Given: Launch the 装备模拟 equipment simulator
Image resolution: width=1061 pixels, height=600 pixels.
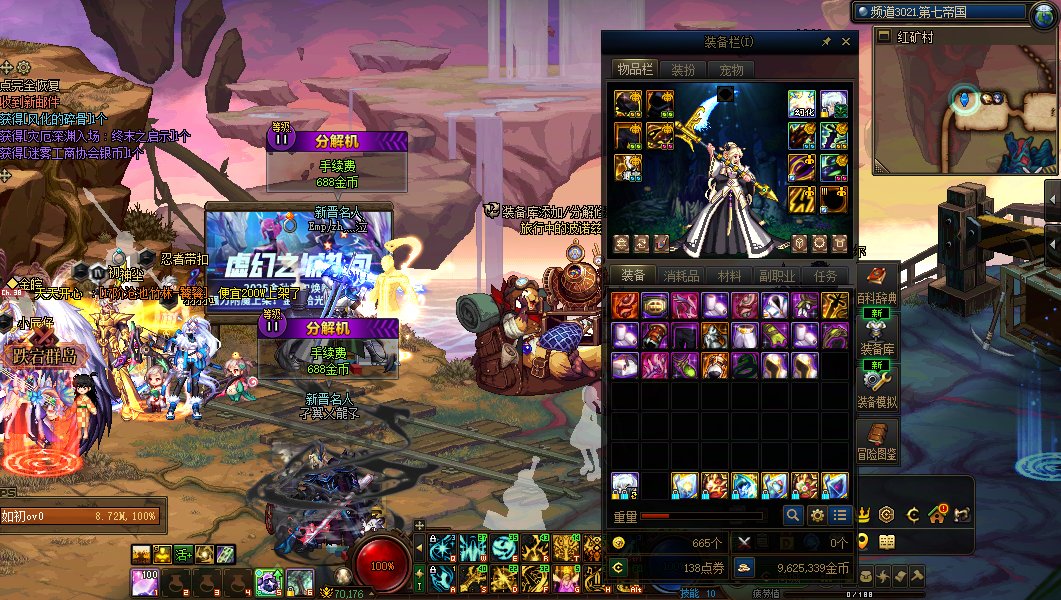Looking at the screenshot, I should [877, 388].
